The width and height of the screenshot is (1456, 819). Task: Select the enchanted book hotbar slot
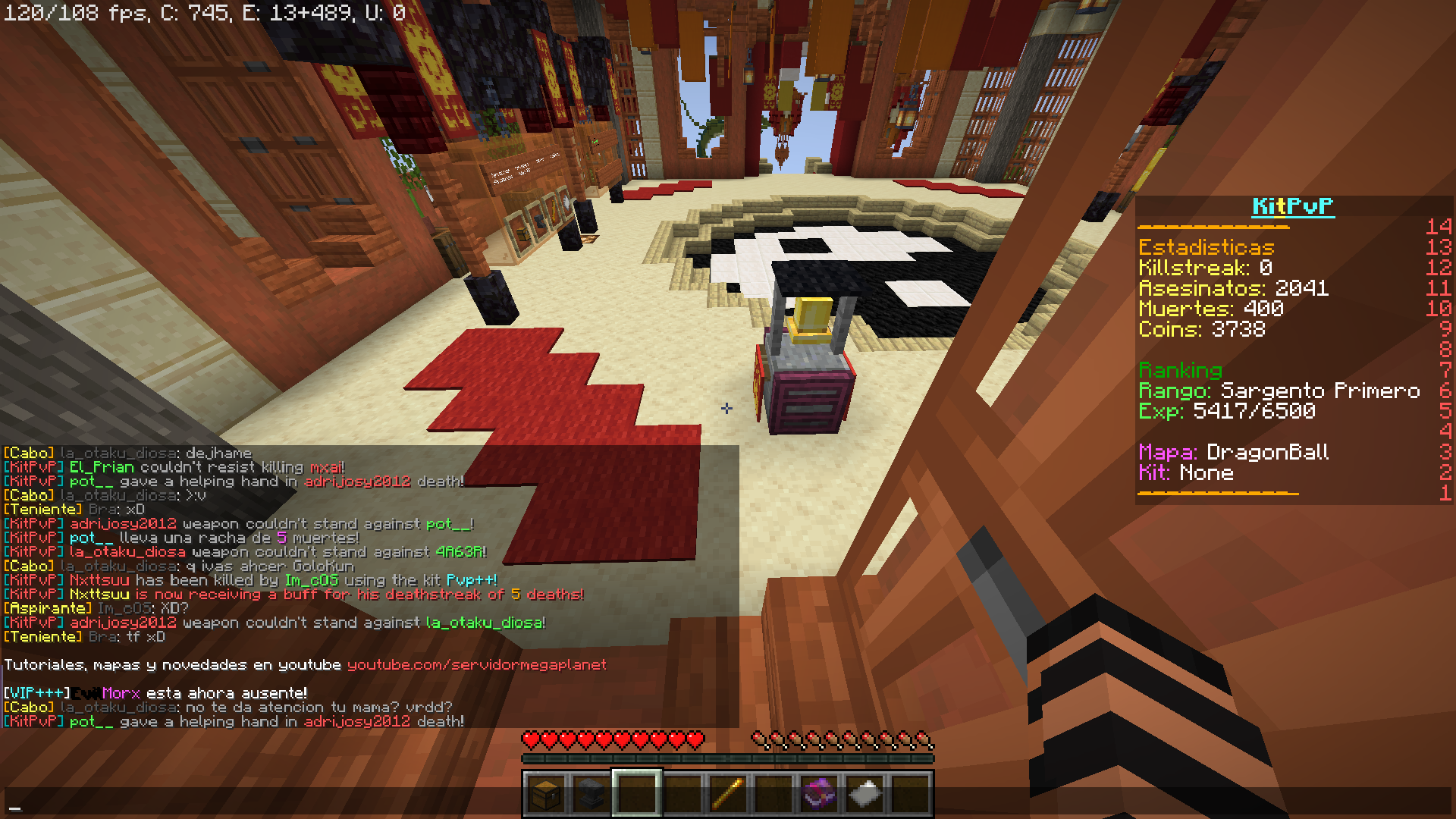pyautogui.click(x=818, y=794)
